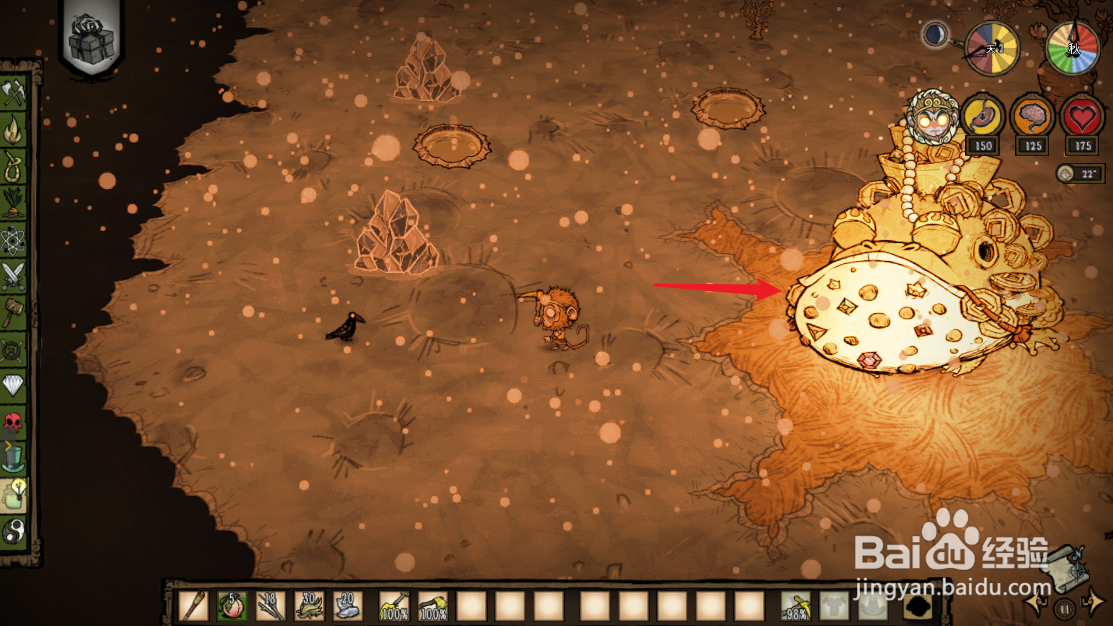The image size is (1113, 626).
Task: Select the flint stack of 20
Action: (349, 606)
